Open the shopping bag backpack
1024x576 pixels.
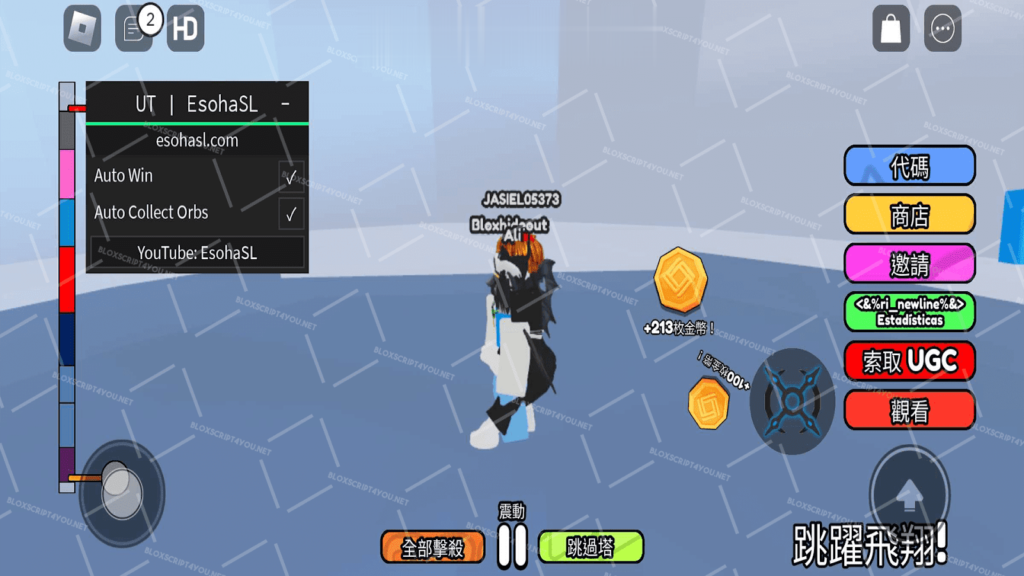(x=891, y=29)
